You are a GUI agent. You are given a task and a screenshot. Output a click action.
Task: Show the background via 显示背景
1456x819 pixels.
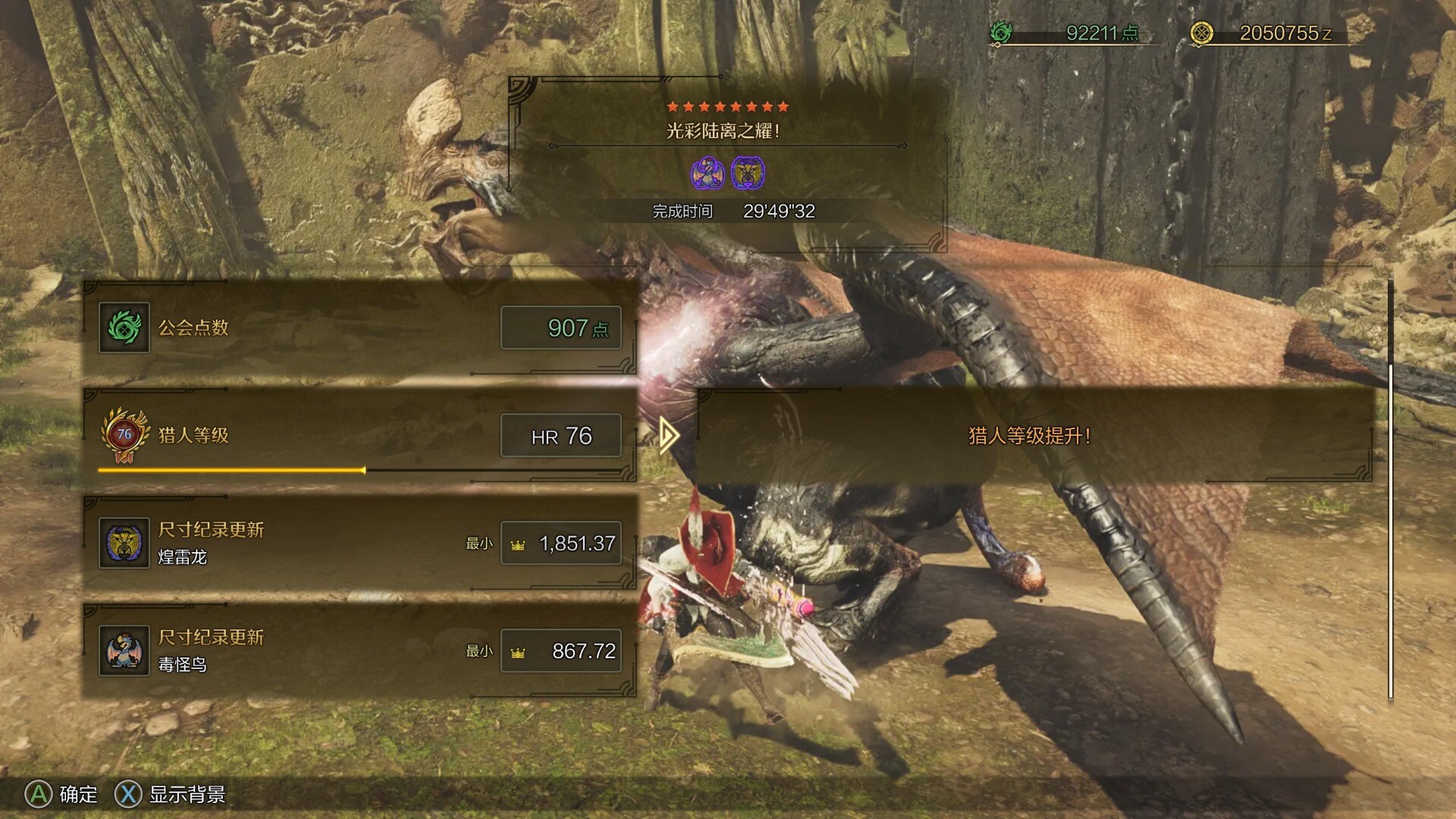coord(171,794)
